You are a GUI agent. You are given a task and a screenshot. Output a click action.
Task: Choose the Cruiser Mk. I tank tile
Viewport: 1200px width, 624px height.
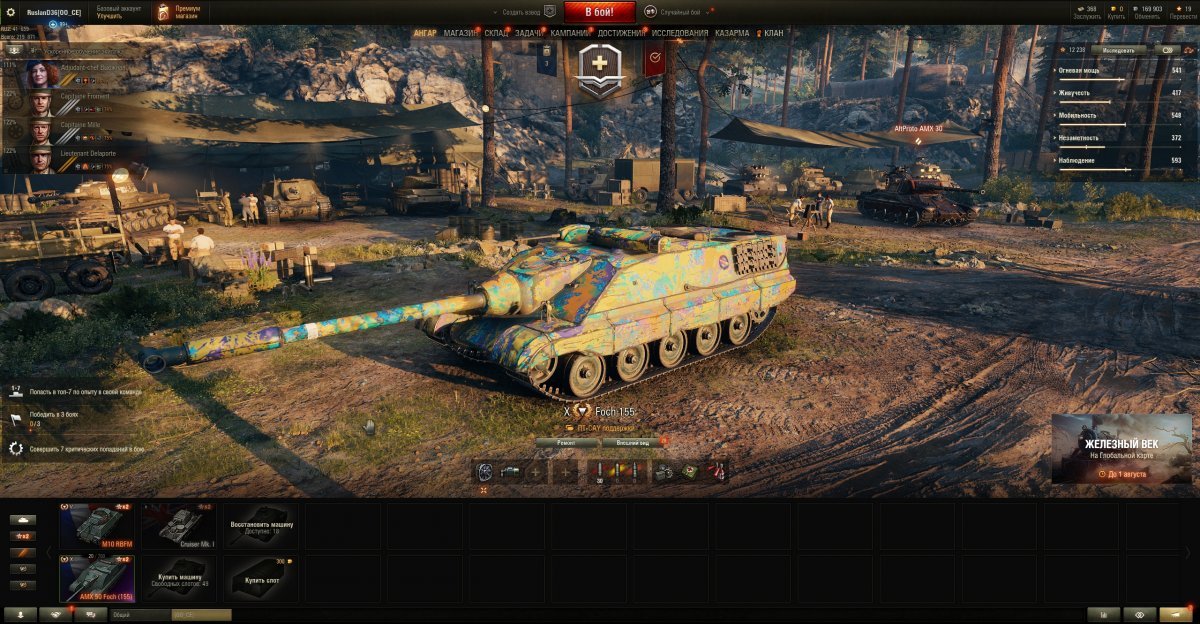[x=179, y=526]
